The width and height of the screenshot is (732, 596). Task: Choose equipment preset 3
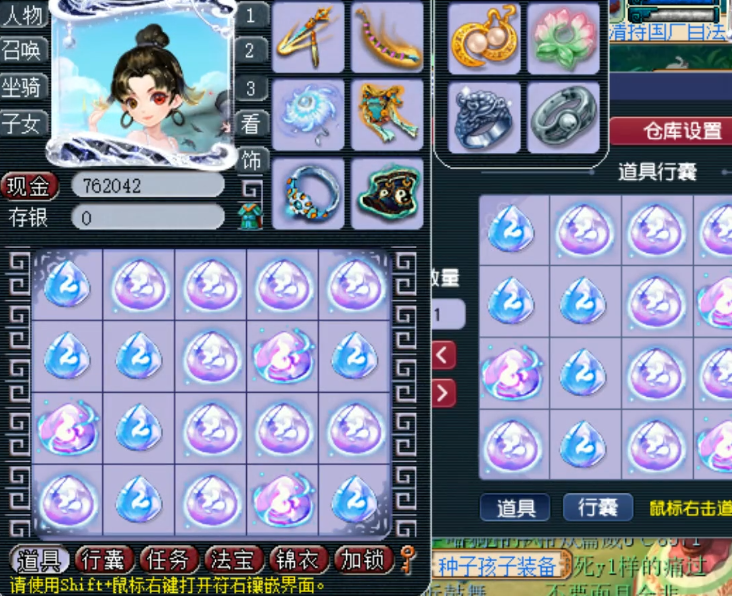253,88
